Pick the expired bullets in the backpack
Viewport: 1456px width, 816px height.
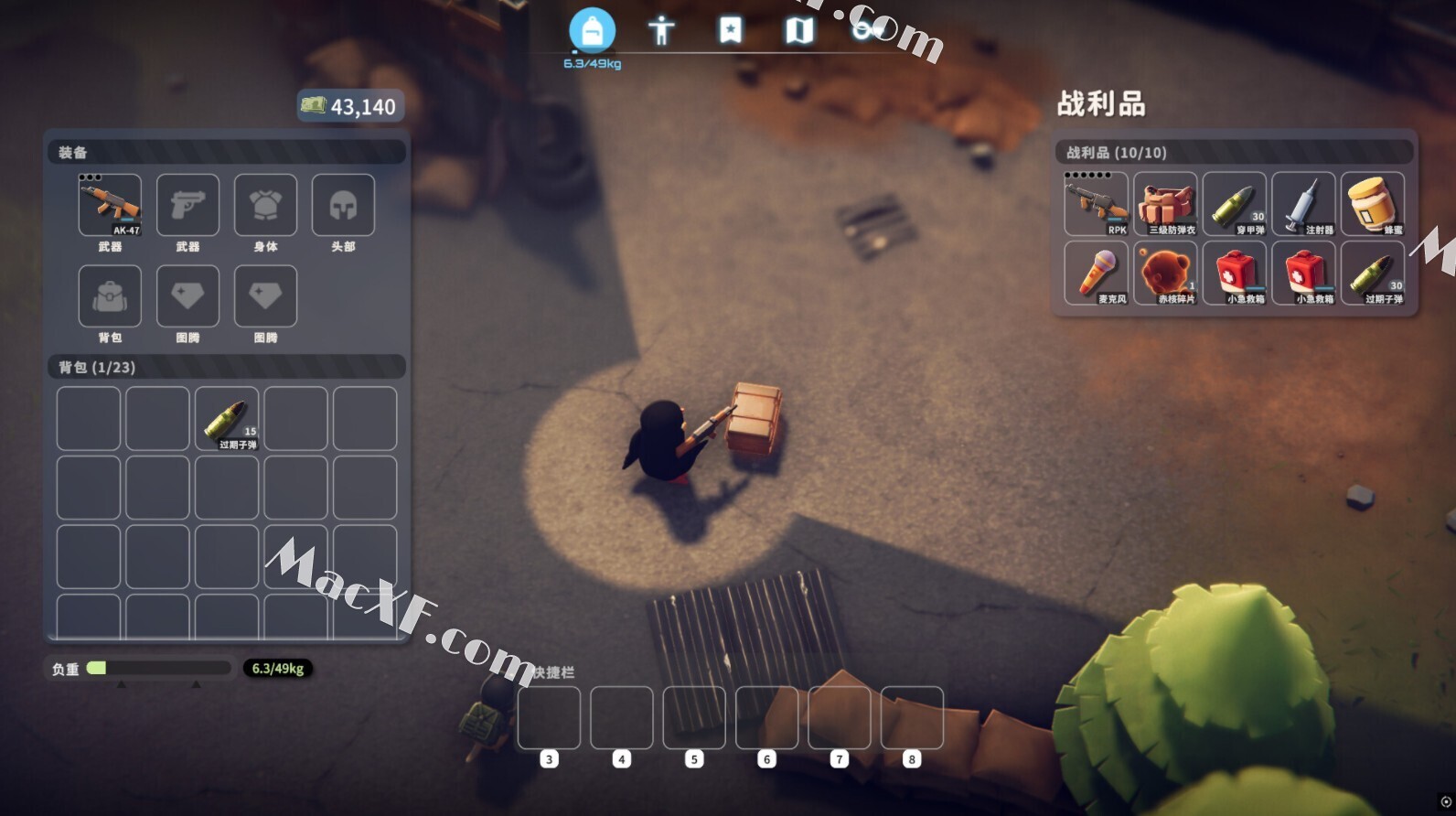227,419
